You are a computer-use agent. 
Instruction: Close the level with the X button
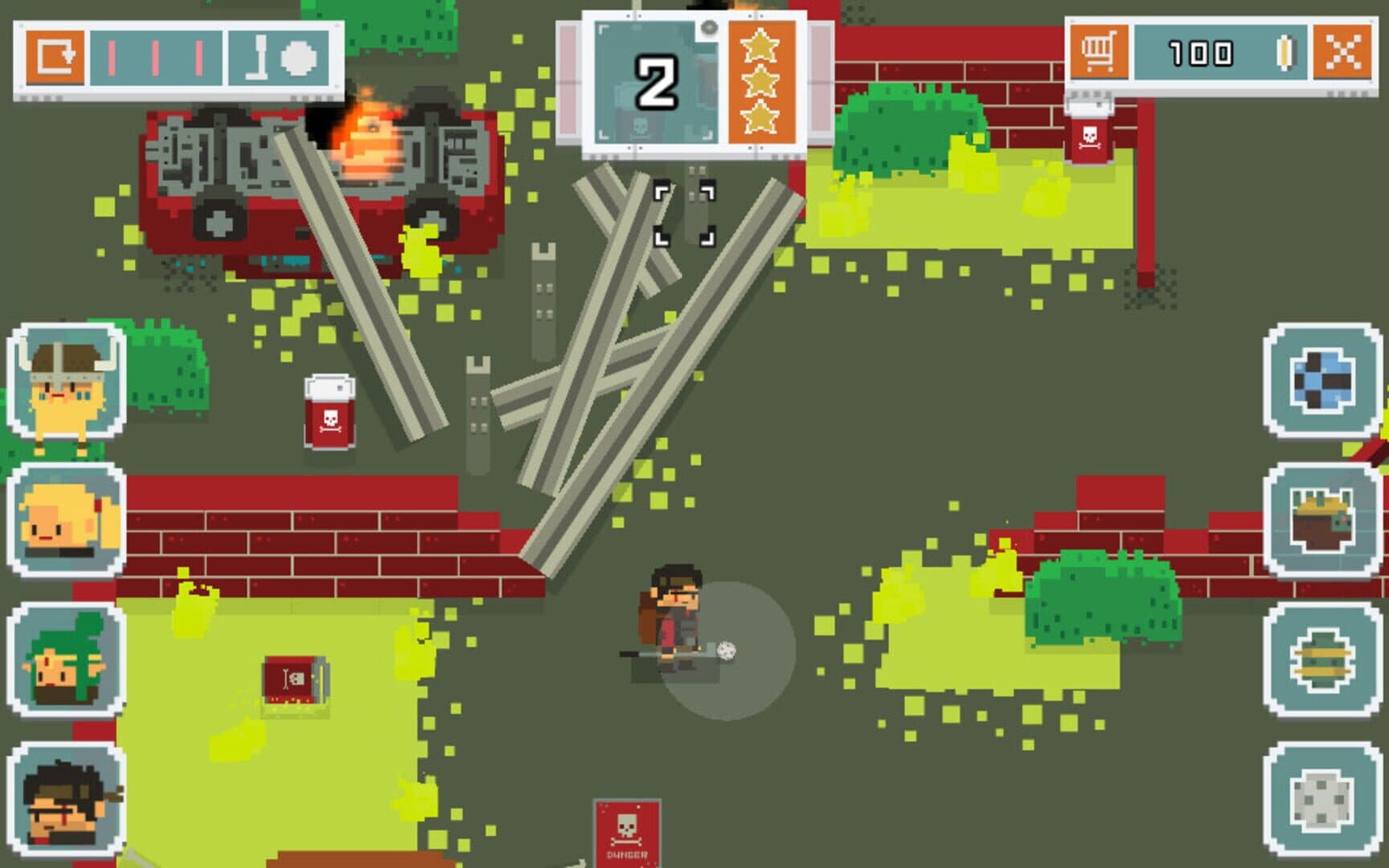coord(1342,53)
